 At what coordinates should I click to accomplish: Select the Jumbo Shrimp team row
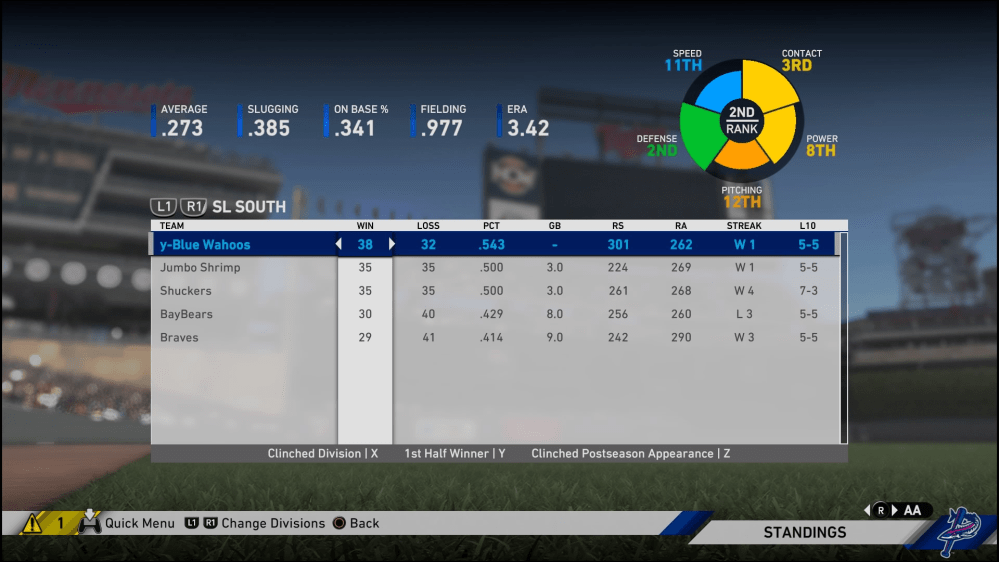200,268
